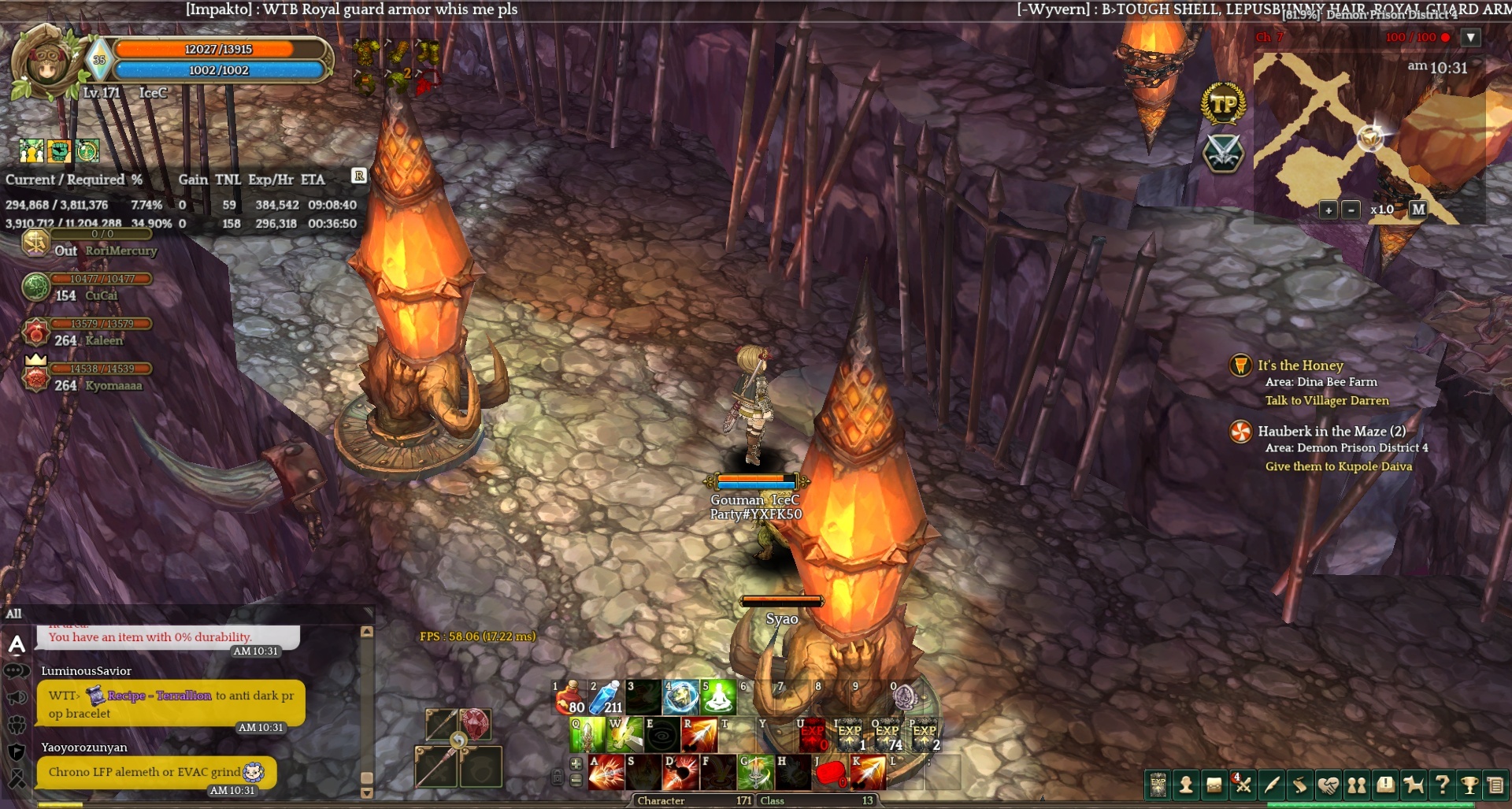The image size is (1512, 809).
Task: Use the blue SP potion in slot 2
Action: click(606, 696)
